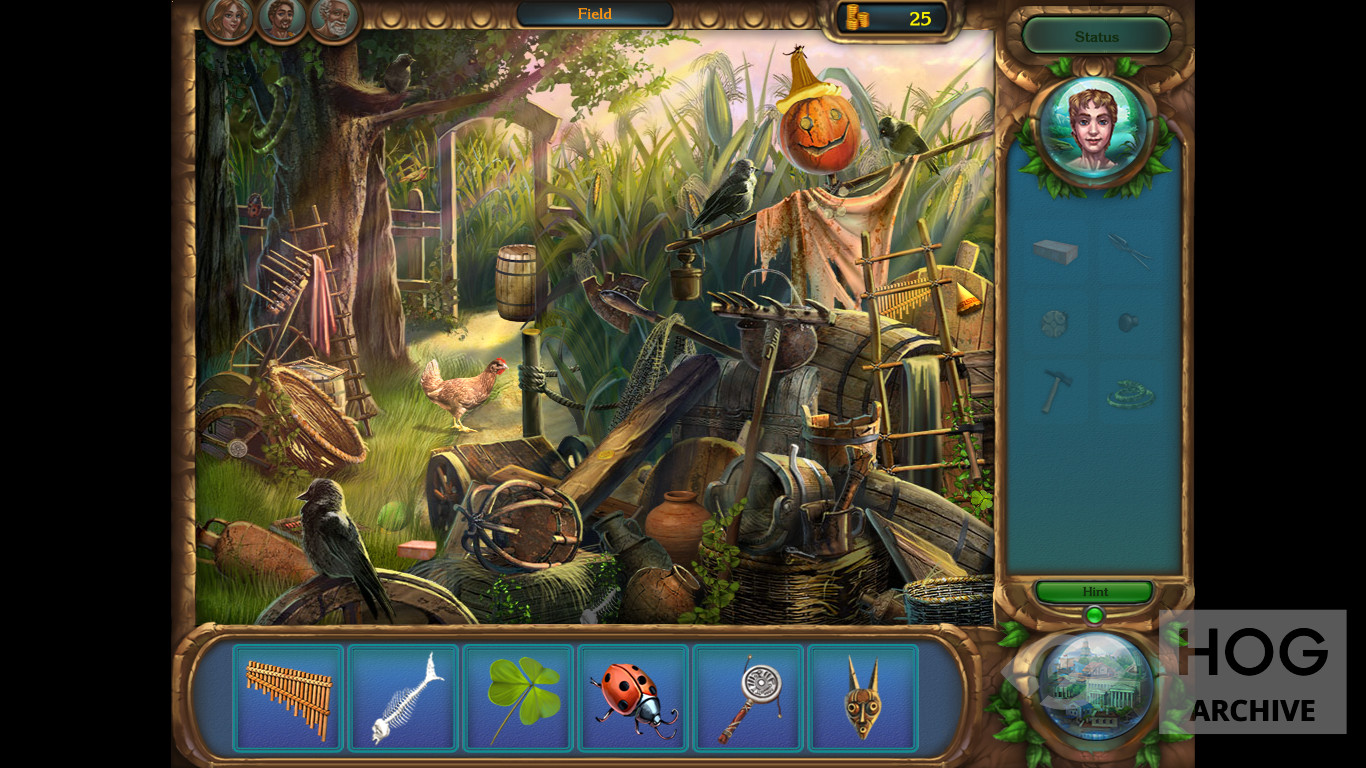
Task: Click the hammer silhouette in side panel
Action: [1055, 389]
